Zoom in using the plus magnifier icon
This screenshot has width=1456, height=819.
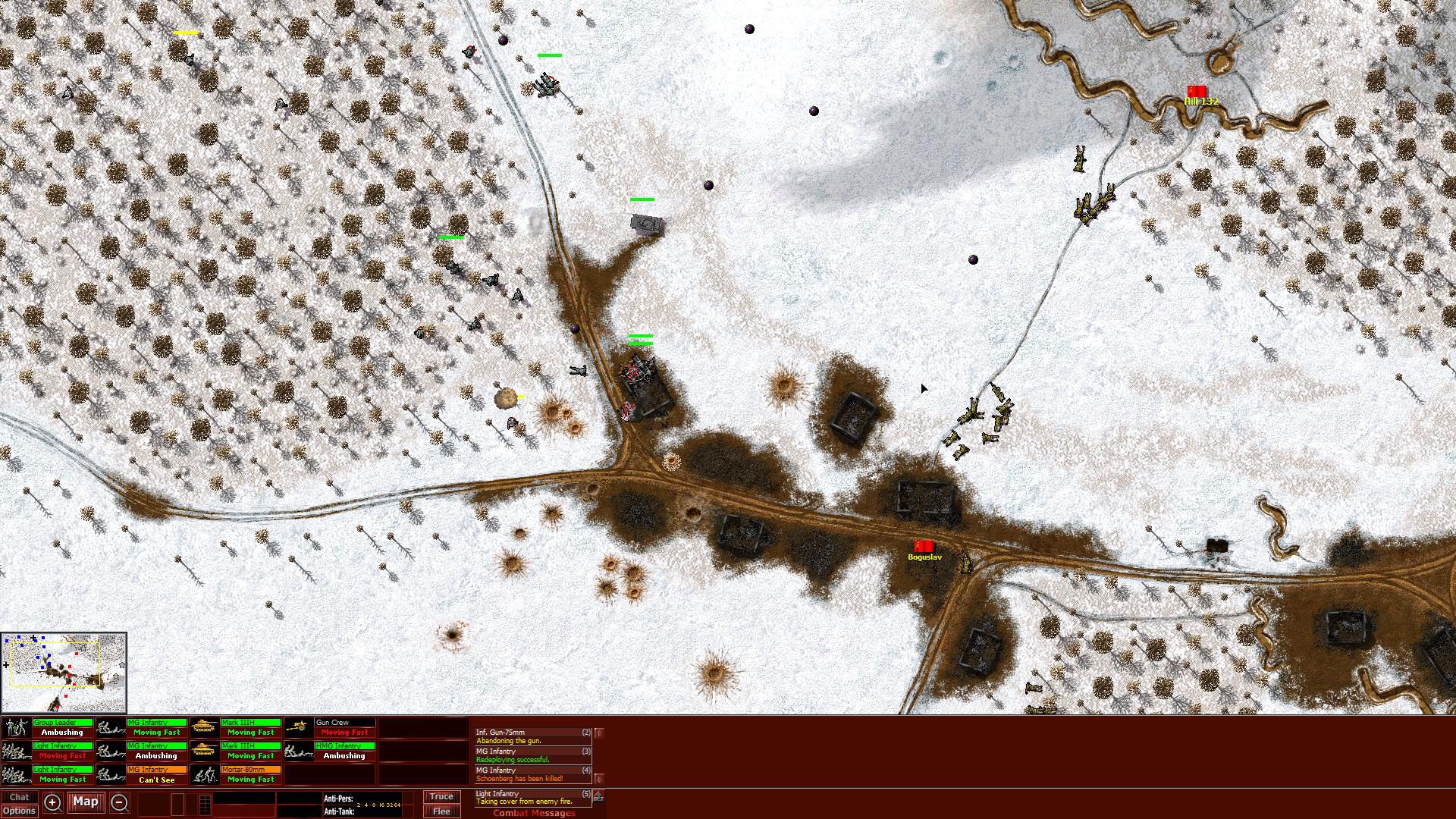coord(52,802)
